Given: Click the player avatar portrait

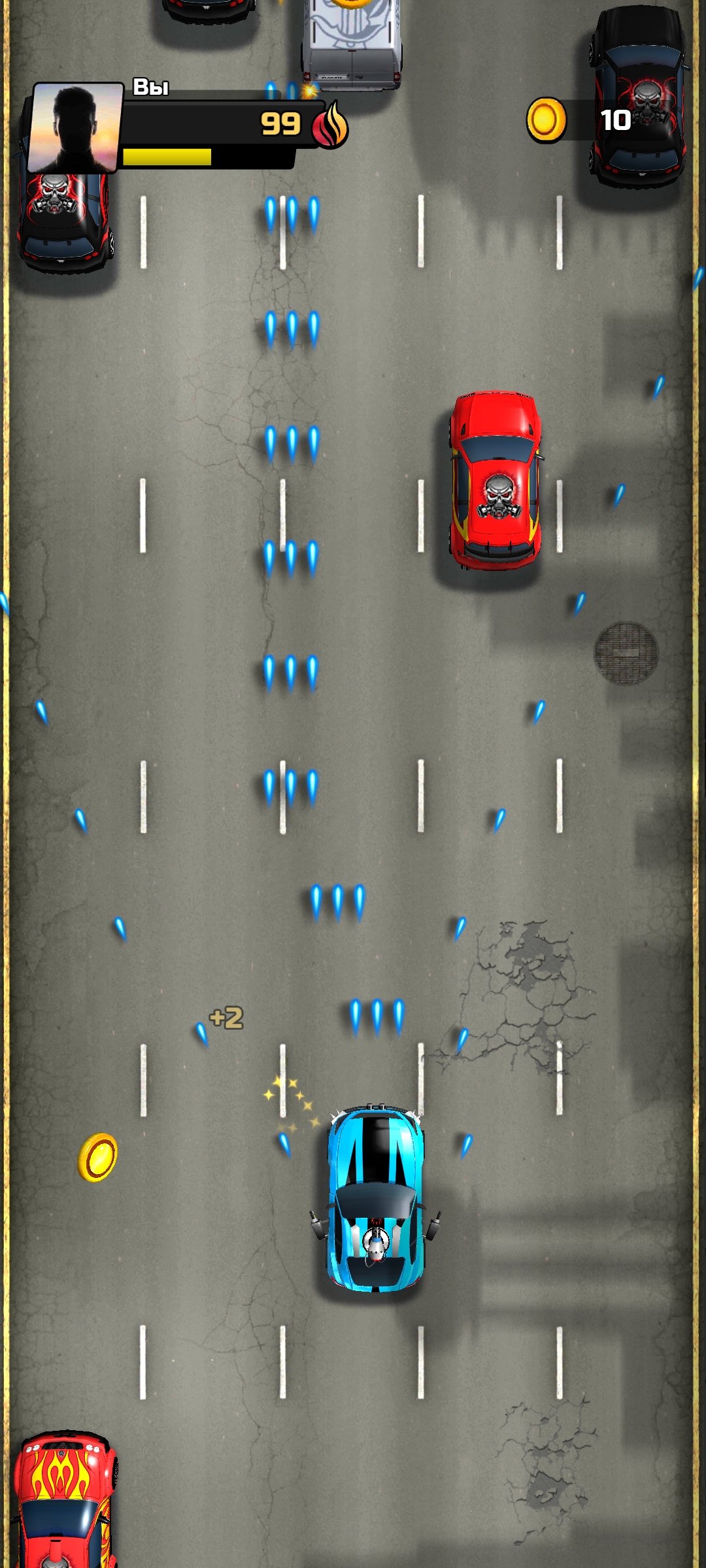Looking at the screenshot, I should pos(76,127).
